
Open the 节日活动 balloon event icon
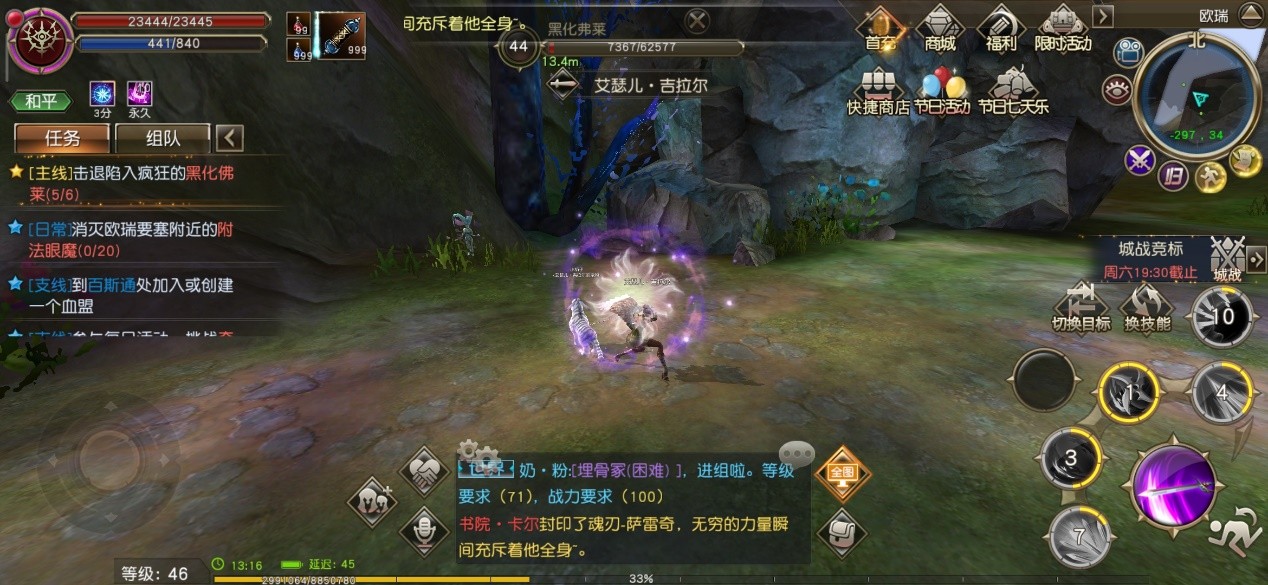point(942,90)
